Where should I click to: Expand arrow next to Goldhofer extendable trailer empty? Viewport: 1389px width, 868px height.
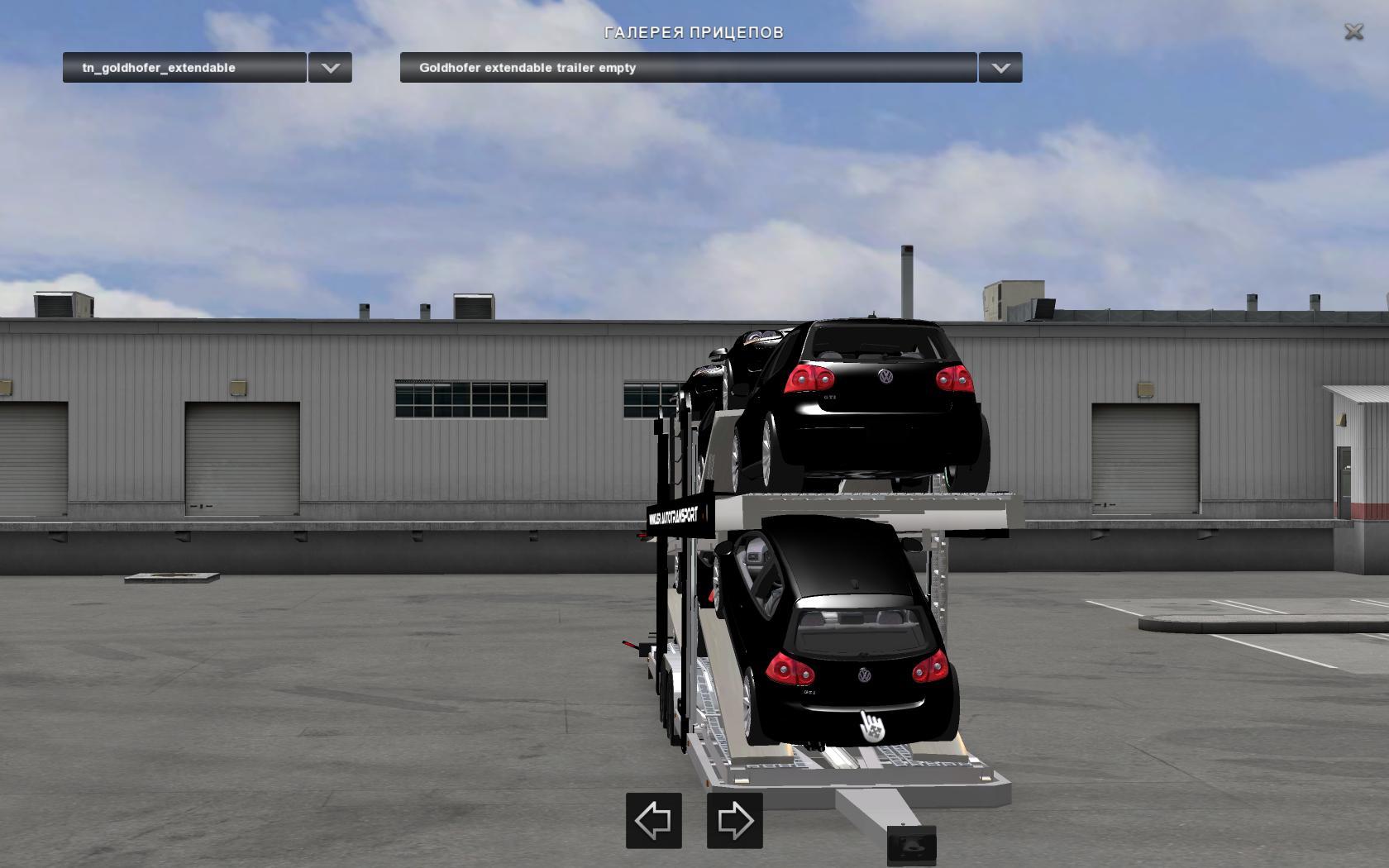pos(1000,68)
